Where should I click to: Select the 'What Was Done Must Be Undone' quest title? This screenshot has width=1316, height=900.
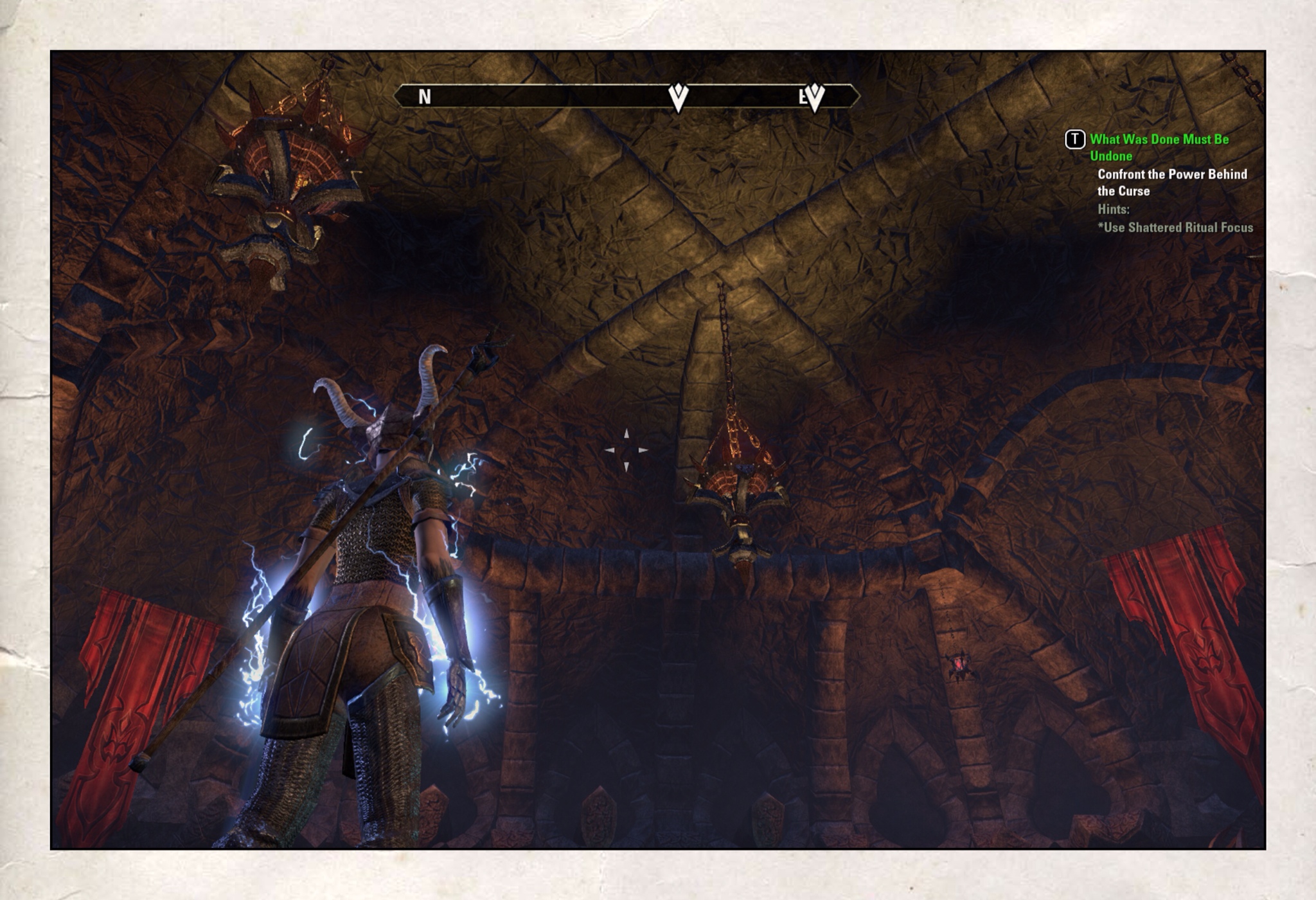1159,147
